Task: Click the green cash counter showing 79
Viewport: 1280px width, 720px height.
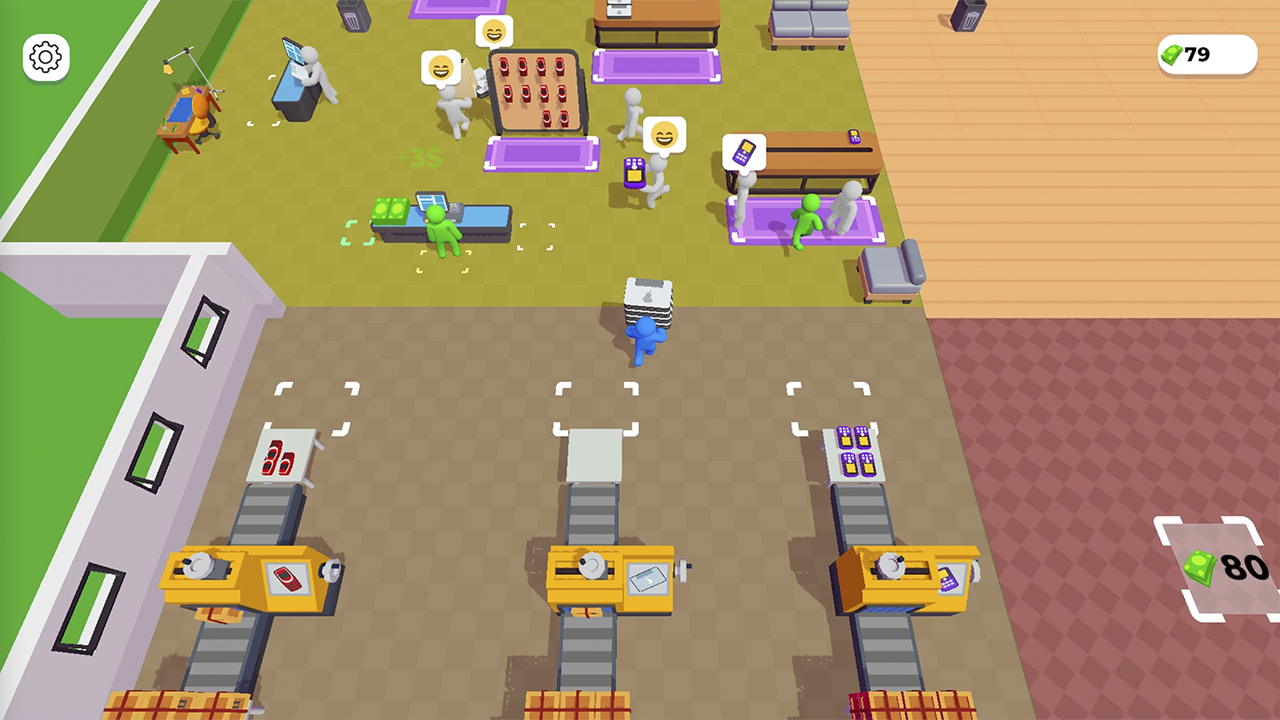Action: click(x=1206, y=54)
